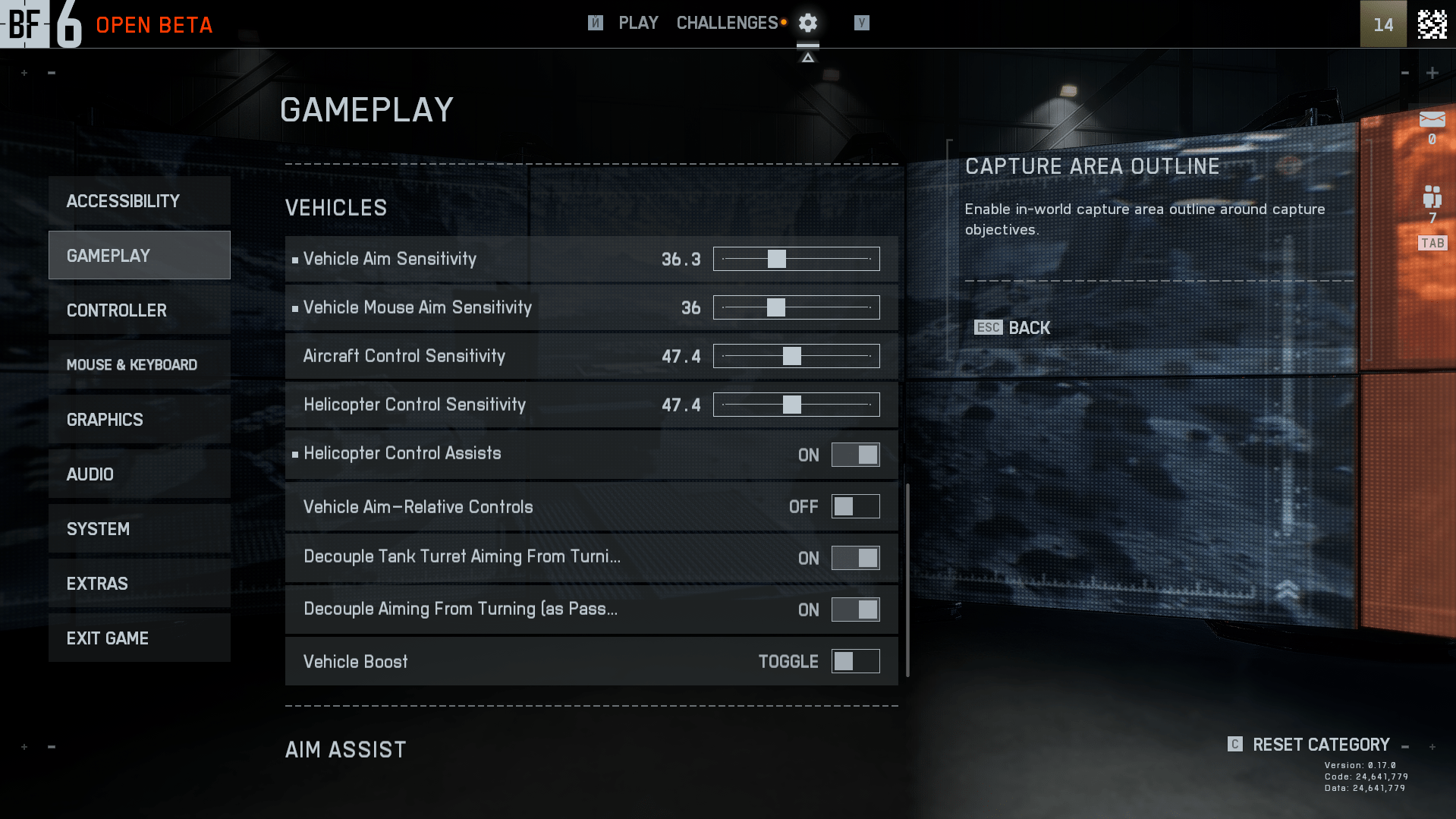The height and width of the screenshot is (819, 1456).
Task: Open the Challenges tab
Action: [x=727, y=24]
